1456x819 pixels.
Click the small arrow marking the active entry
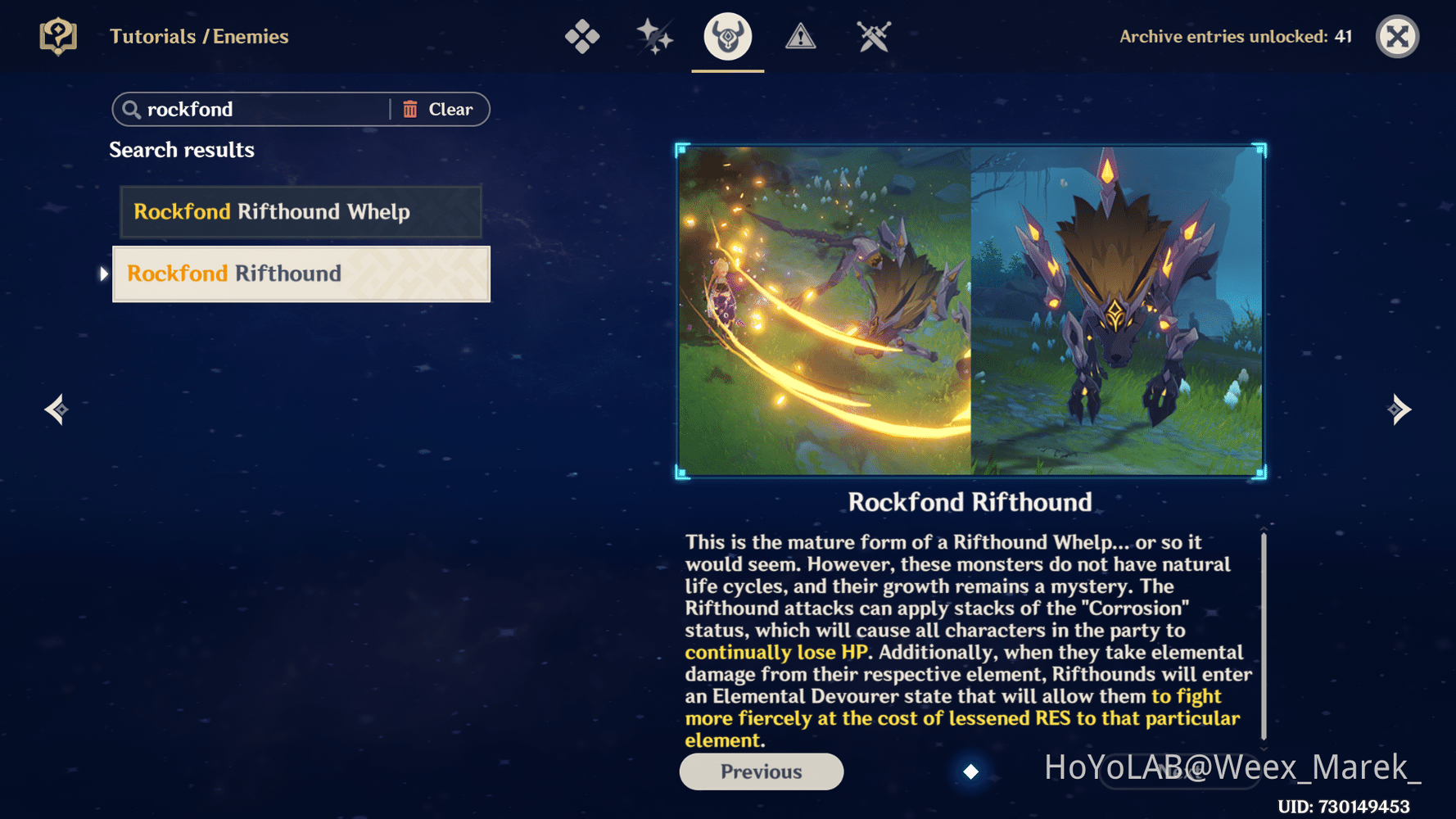pos(103,274)
